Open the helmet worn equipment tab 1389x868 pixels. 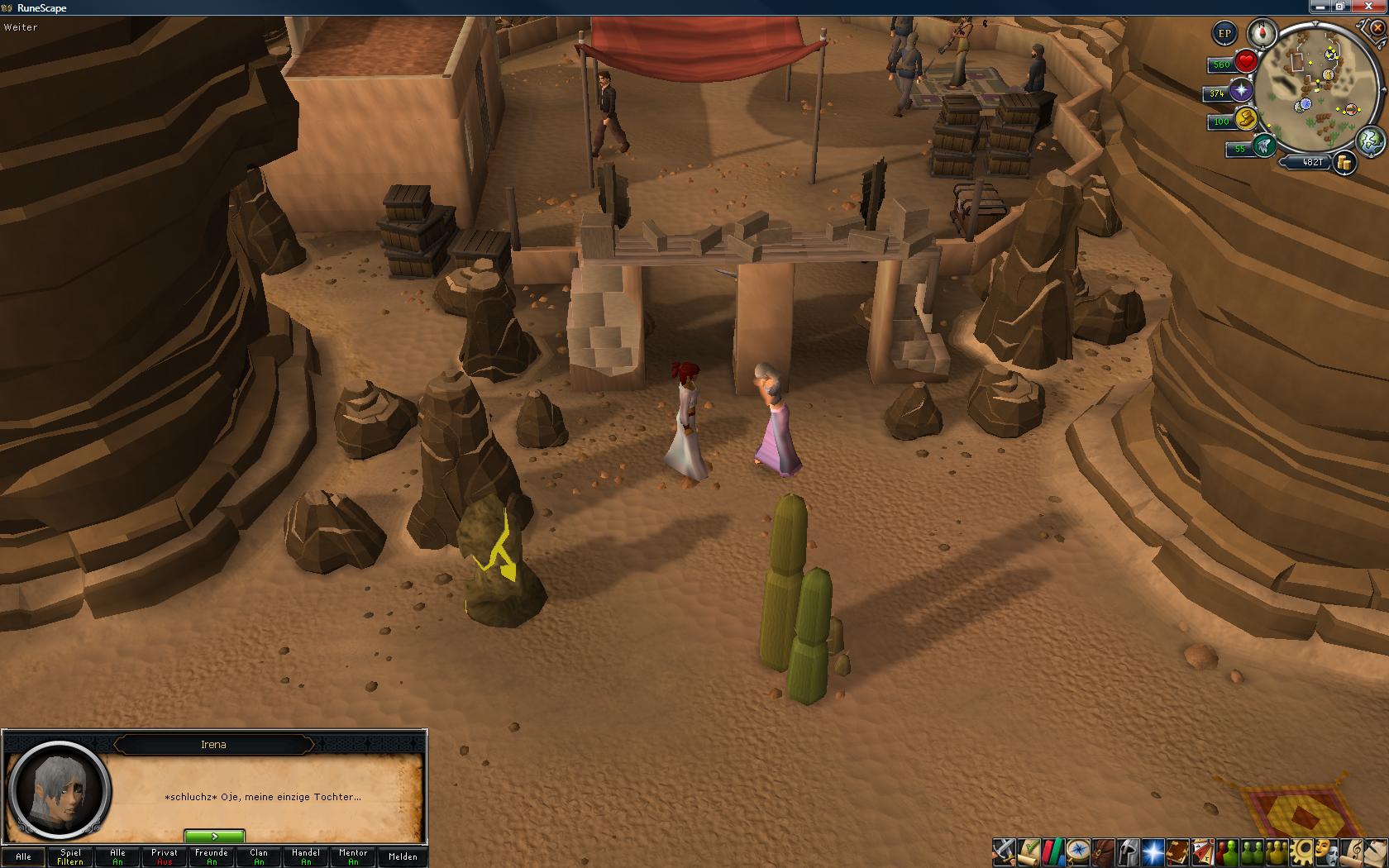pos(1128,851)
